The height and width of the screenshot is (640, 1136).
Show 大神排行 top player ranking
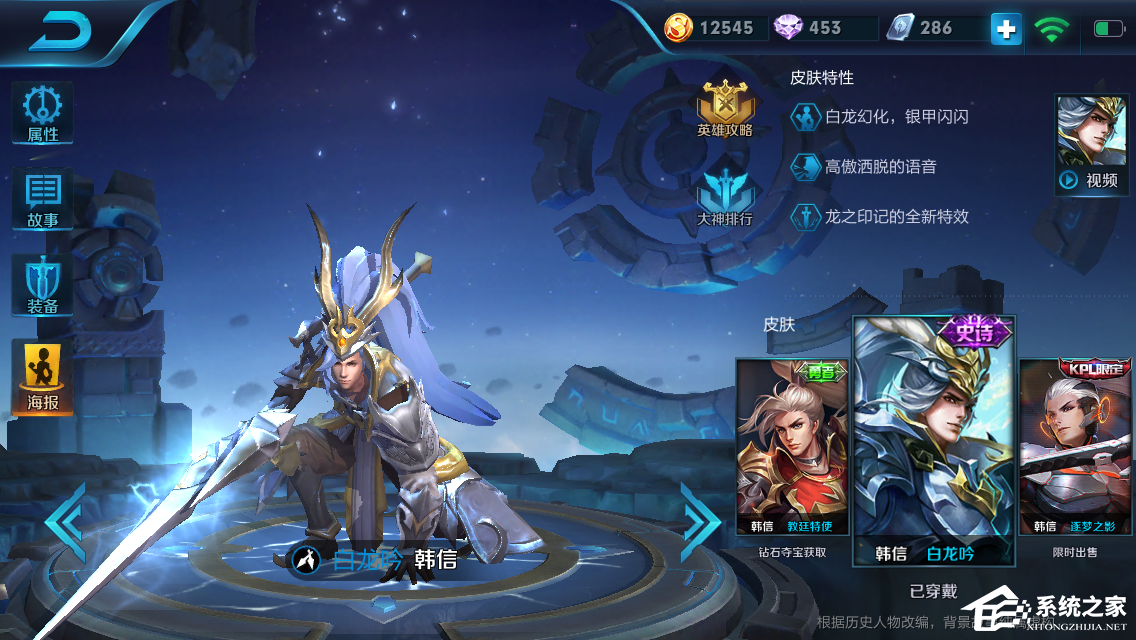click(x=725, y=197)
